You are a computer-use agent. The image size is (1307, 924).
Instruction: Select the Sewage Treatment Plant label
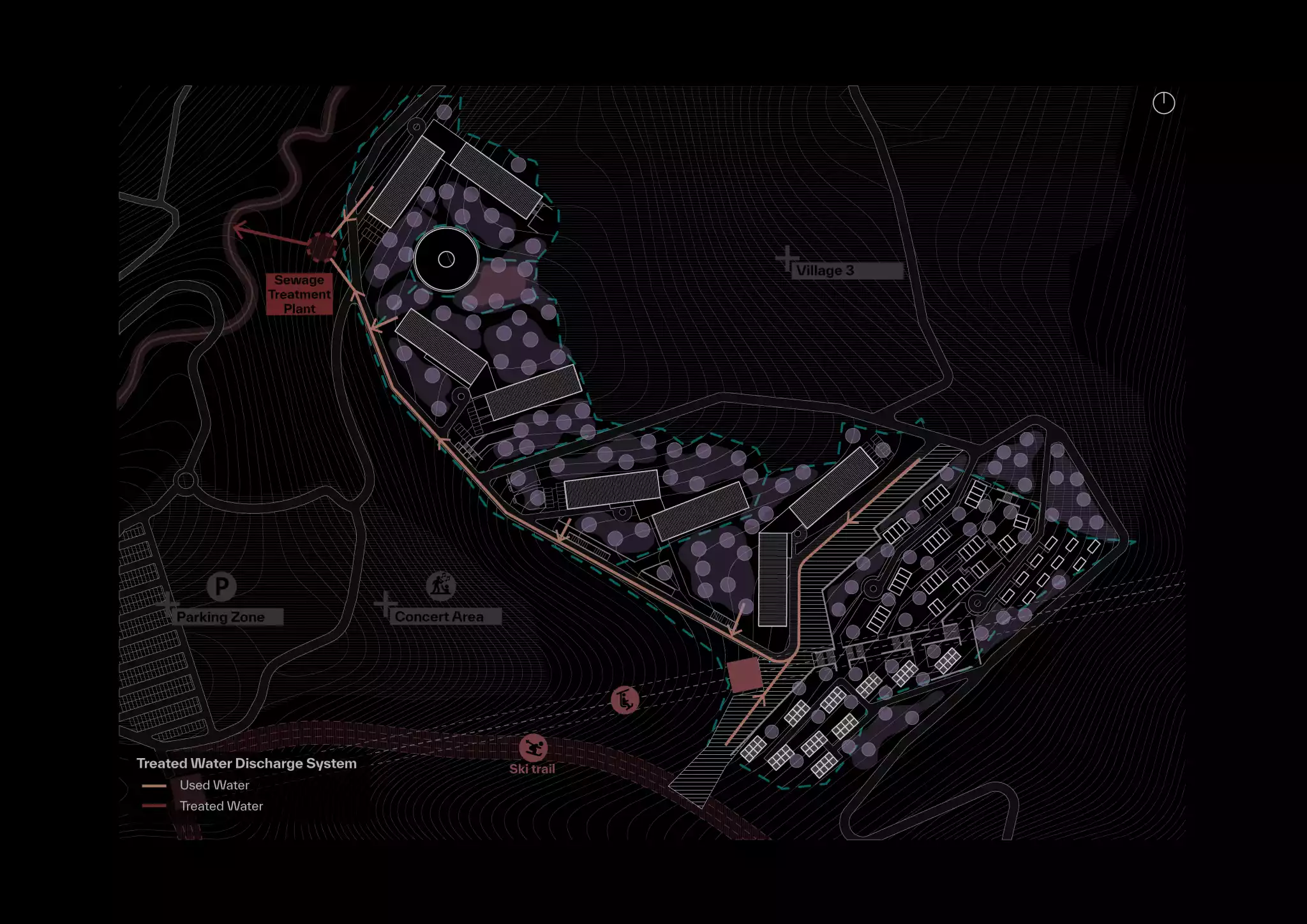(299, 294)
